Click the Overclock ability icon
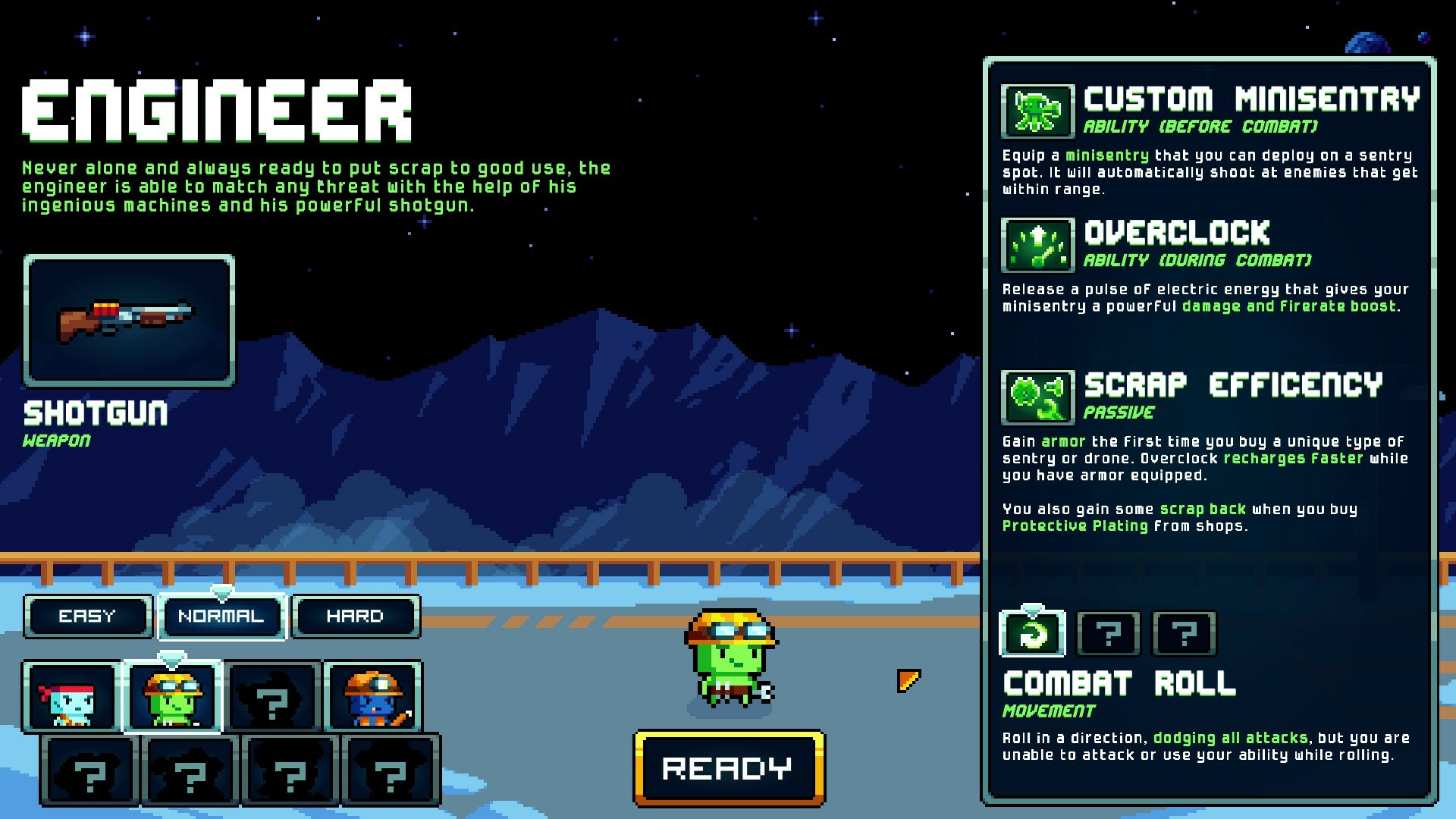Viewport: 1456px width, 819px height. coord(1037,246)
